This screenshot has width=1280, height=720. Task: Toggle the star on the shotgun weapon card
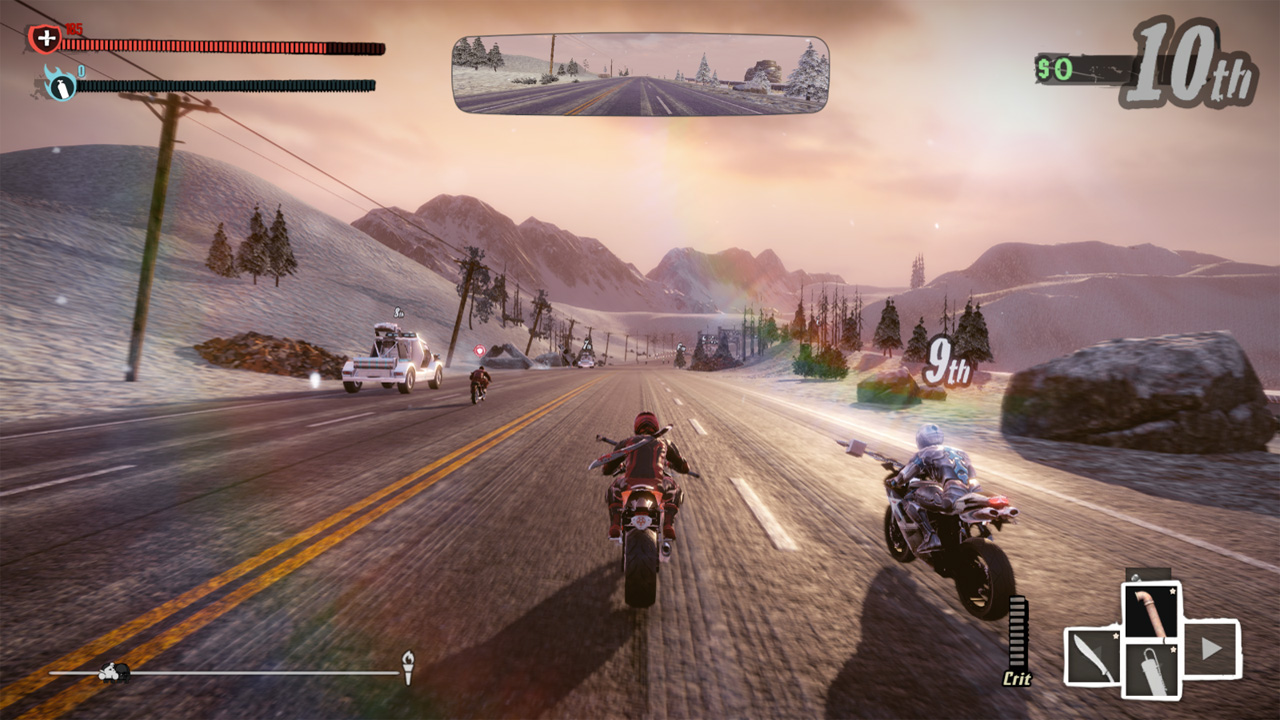point(1173,649)
